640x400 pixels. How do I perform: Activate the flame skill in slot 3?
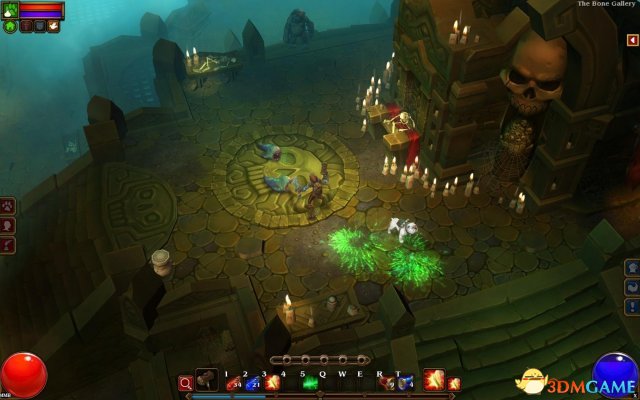point(271,382)
